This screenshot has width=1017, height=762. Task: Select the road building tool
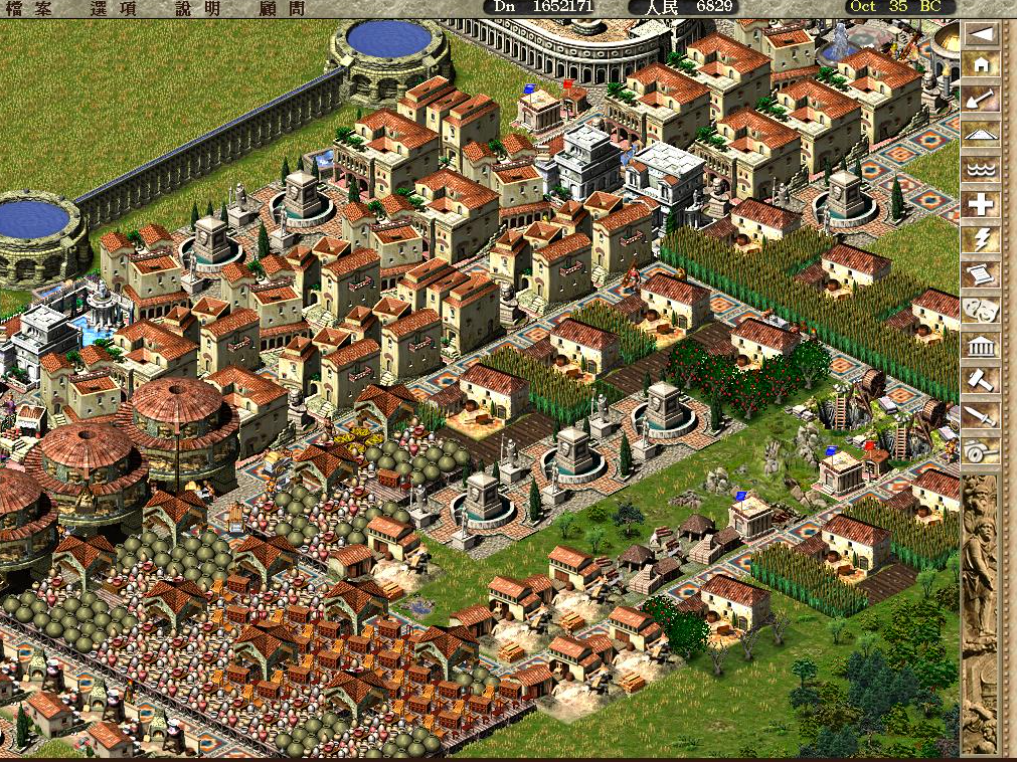click(981, 134)
